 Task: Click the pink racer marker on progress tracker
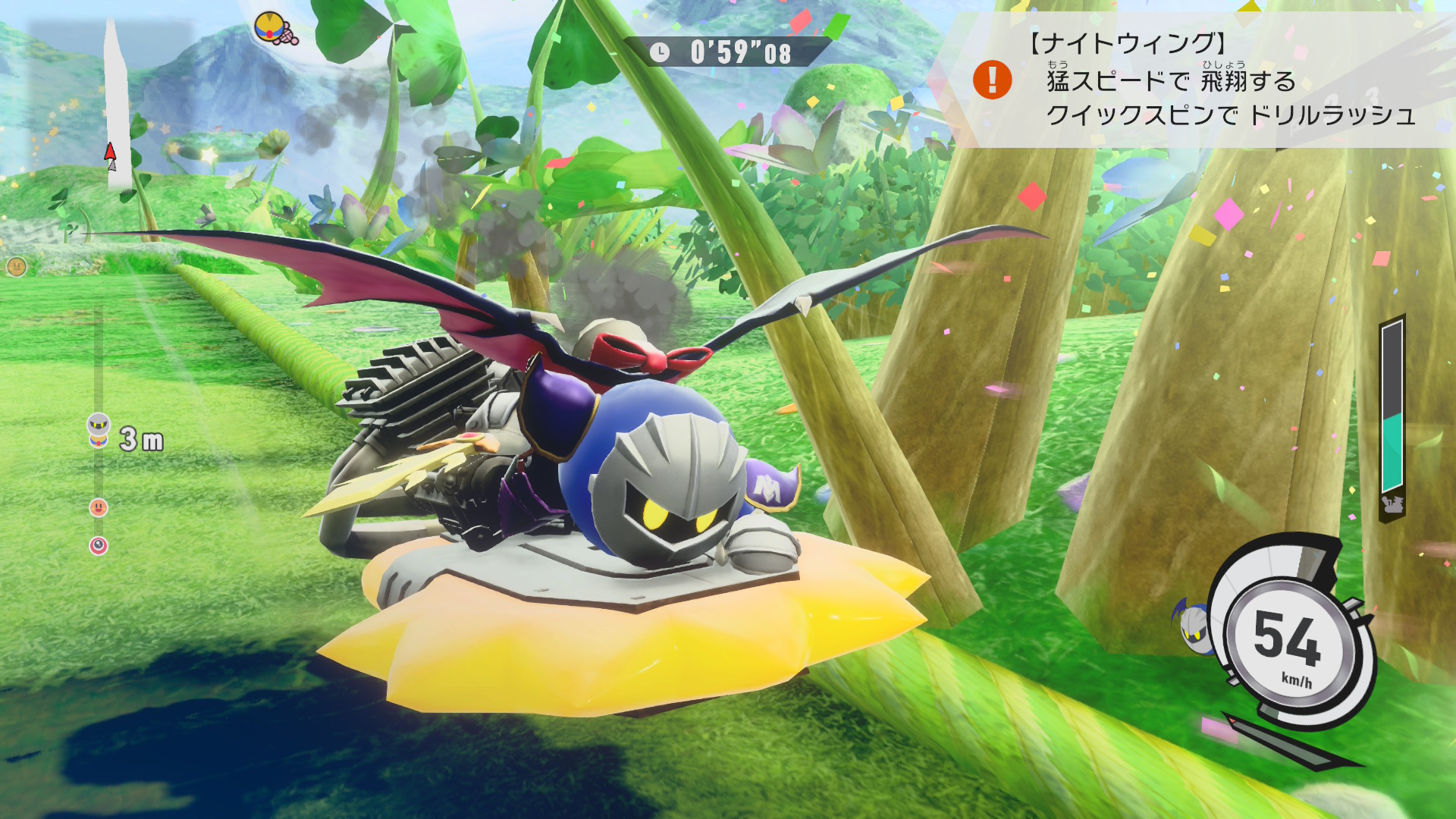pyautogui.click(x=99, y=545)
